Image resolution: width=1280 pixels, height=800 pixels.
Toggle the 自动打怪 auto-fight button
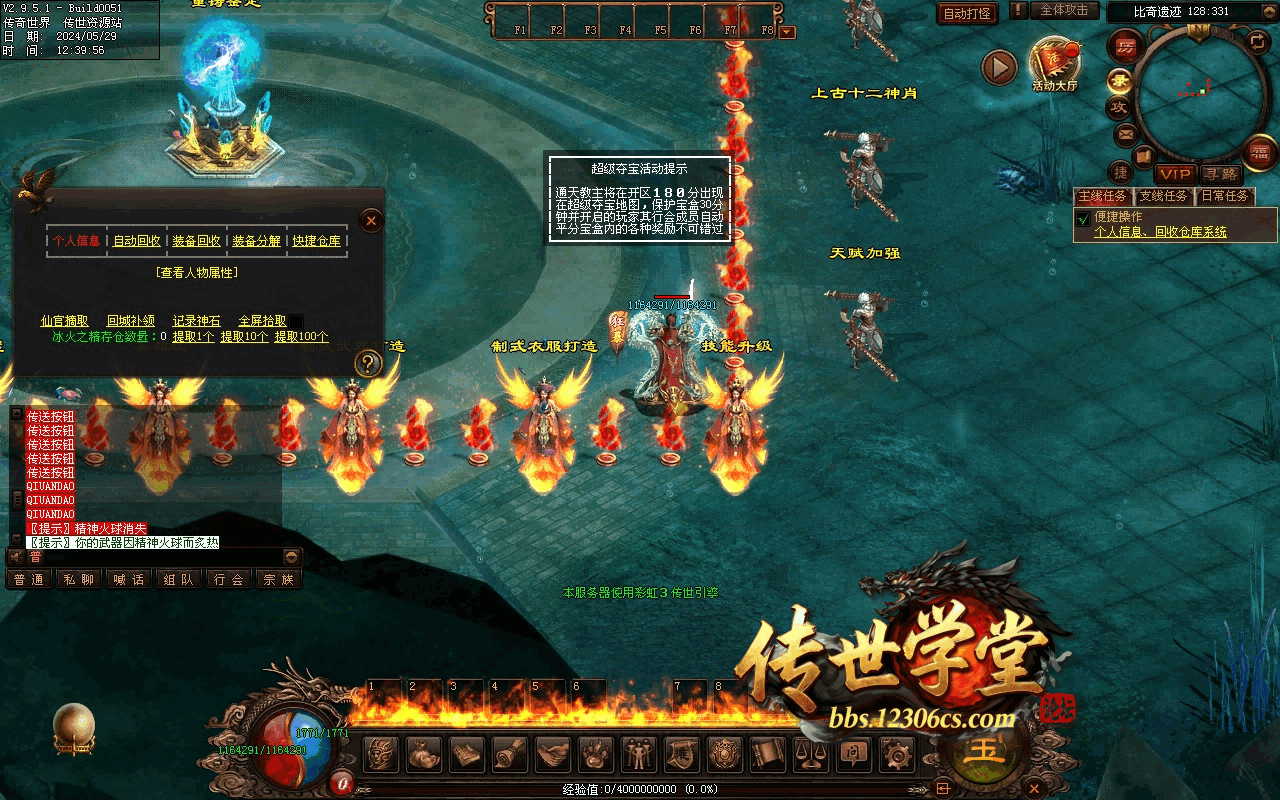click(x=968, y=14)
